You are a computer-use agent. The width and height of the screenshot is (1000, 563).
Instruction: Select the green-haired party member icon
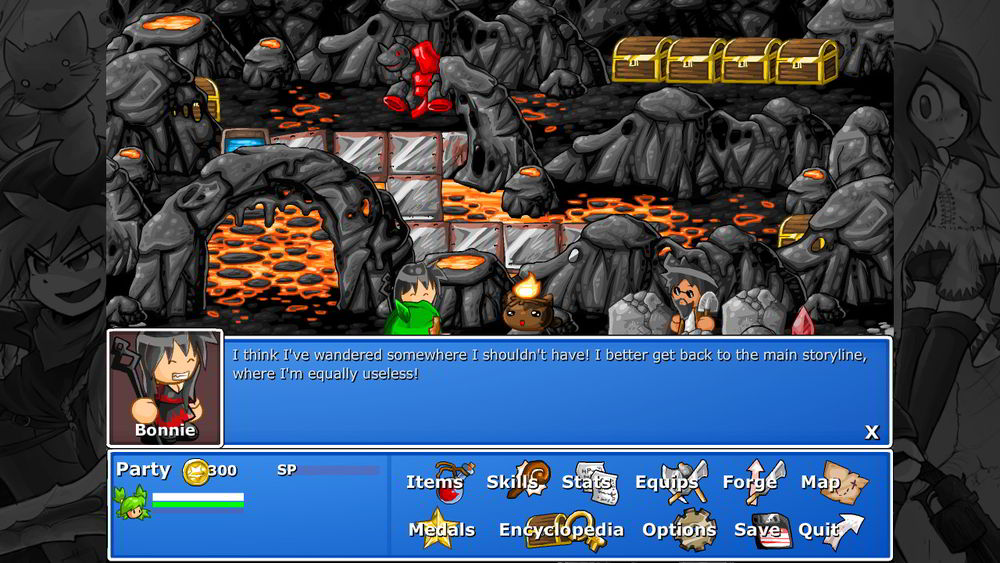[132, 501]
